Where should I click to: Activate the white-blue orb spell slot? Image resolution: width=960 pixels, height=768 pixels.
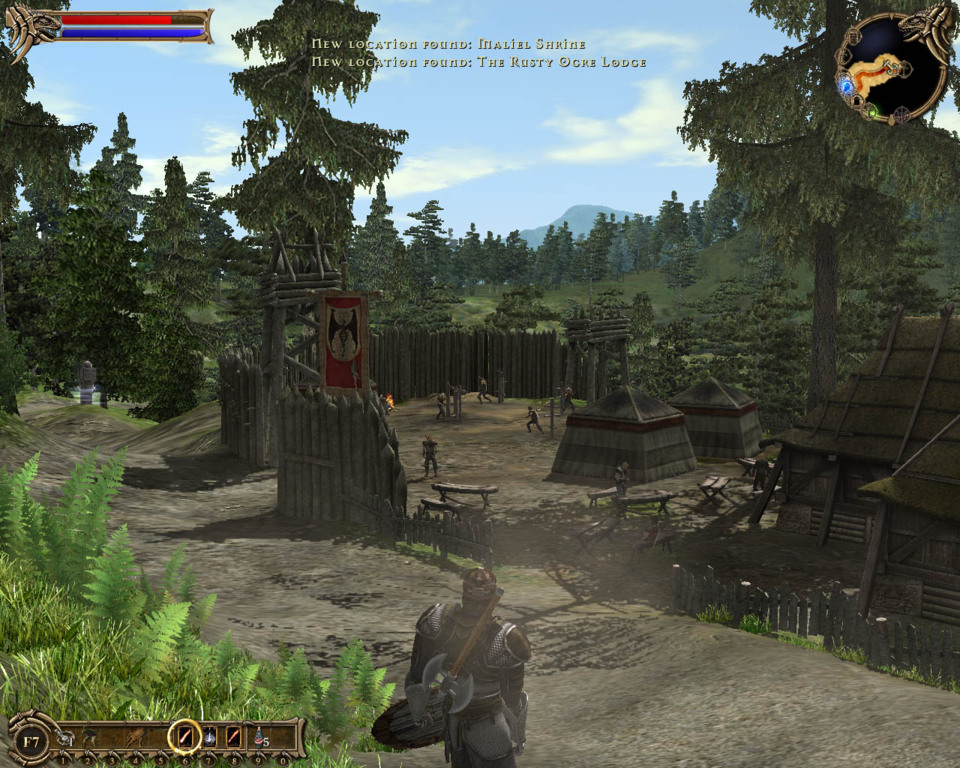(x=210, y=738)
